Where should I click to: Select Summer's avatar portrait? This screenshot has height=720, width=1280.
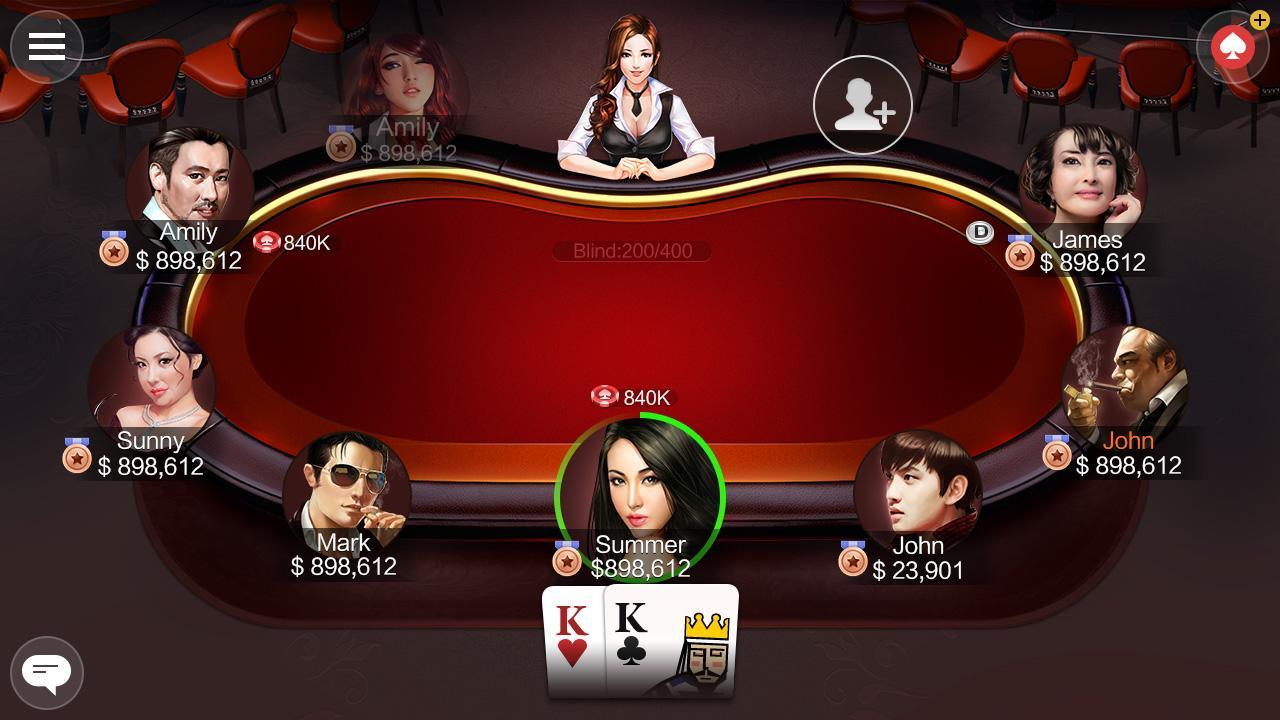640,490
